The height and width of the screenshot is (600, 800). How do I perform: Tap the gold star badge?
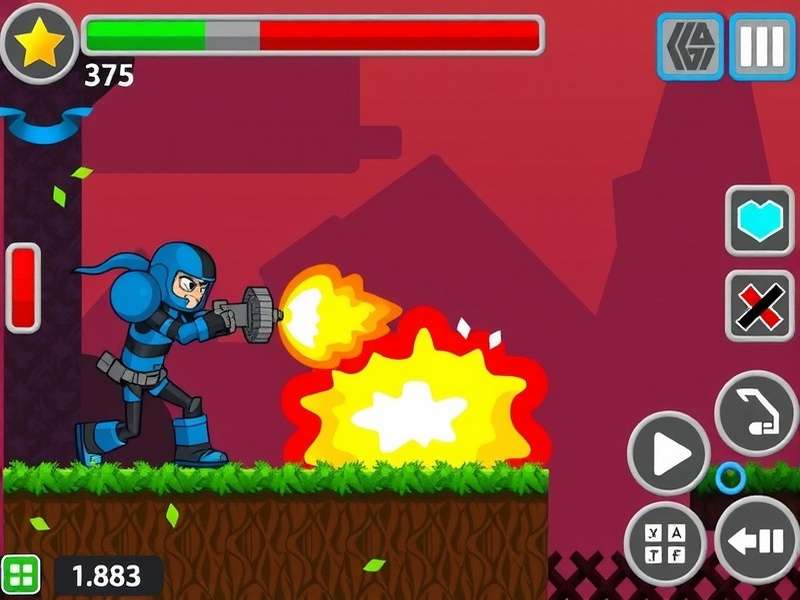tap(40, 44)
